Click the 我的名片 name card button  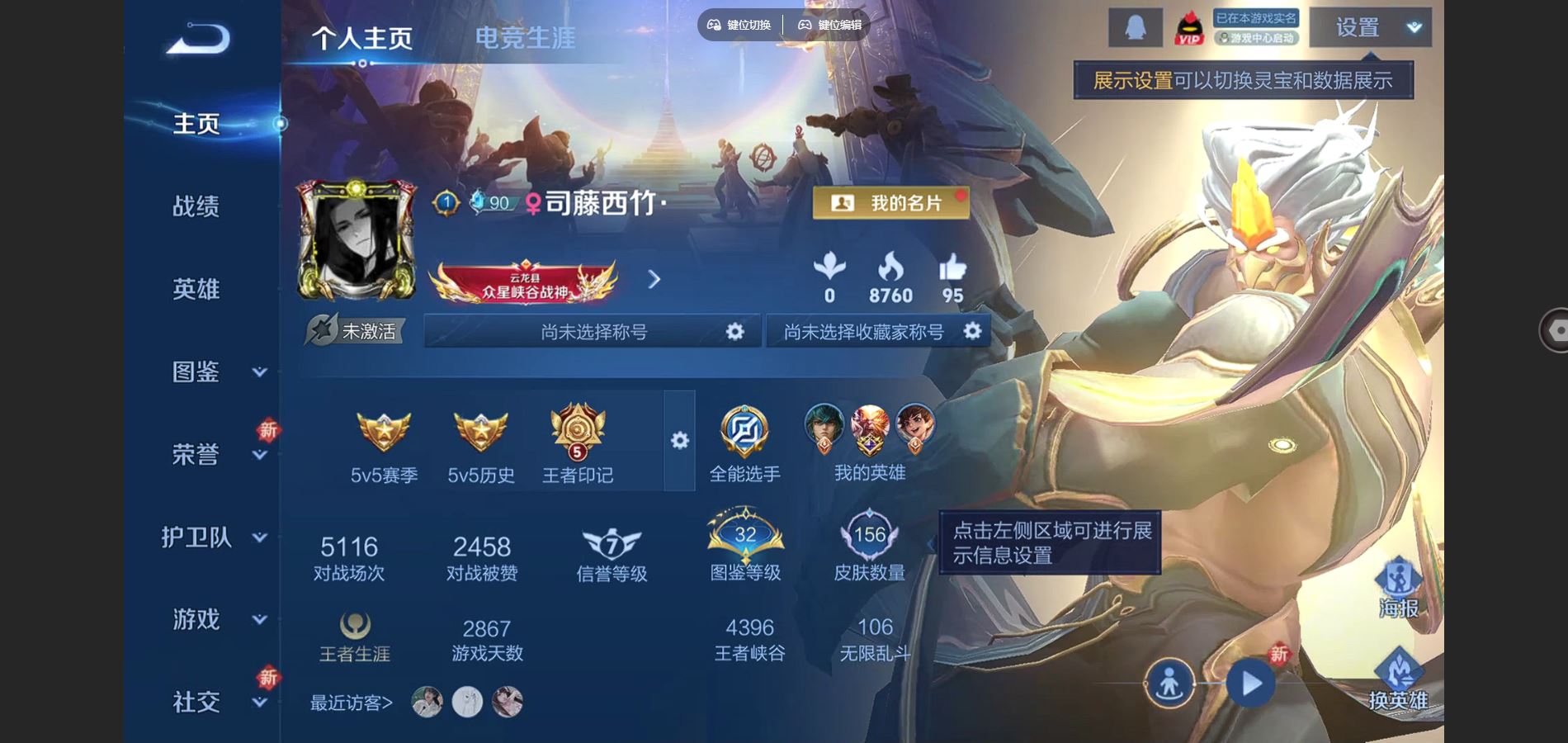click(888, 202)
